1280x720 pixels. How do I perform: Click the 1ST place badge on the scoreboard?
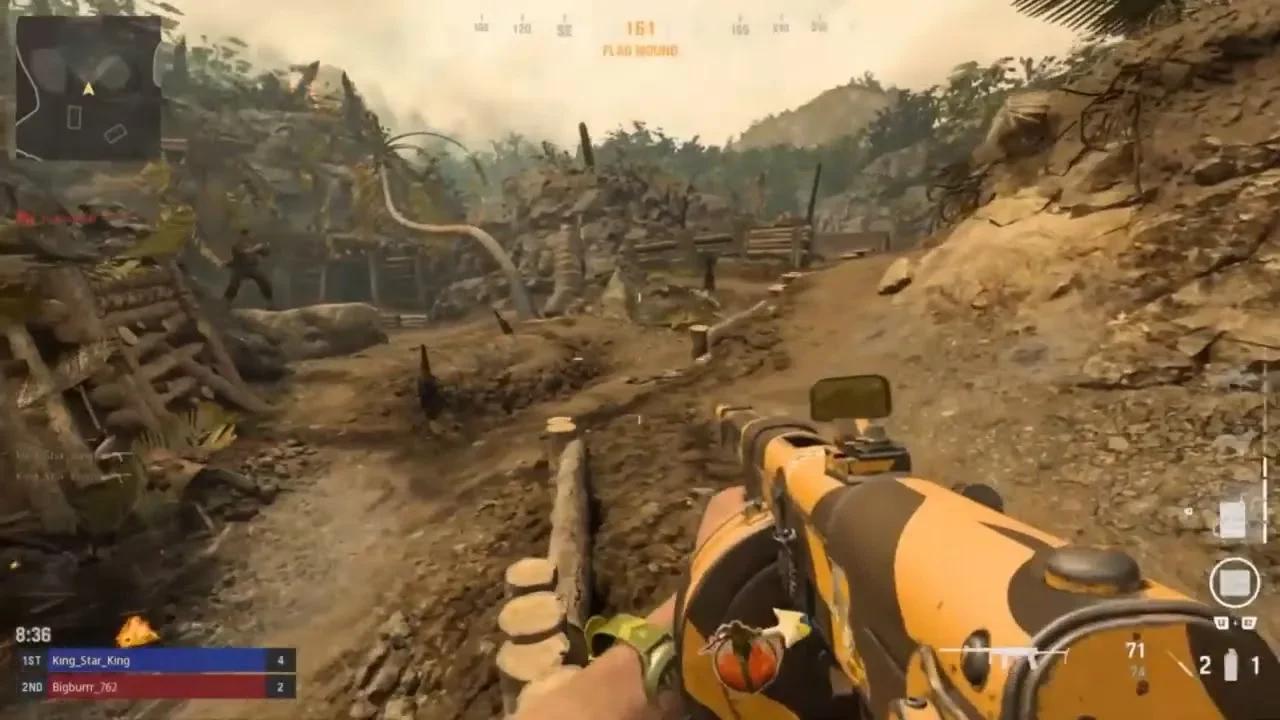coord(32,661)
